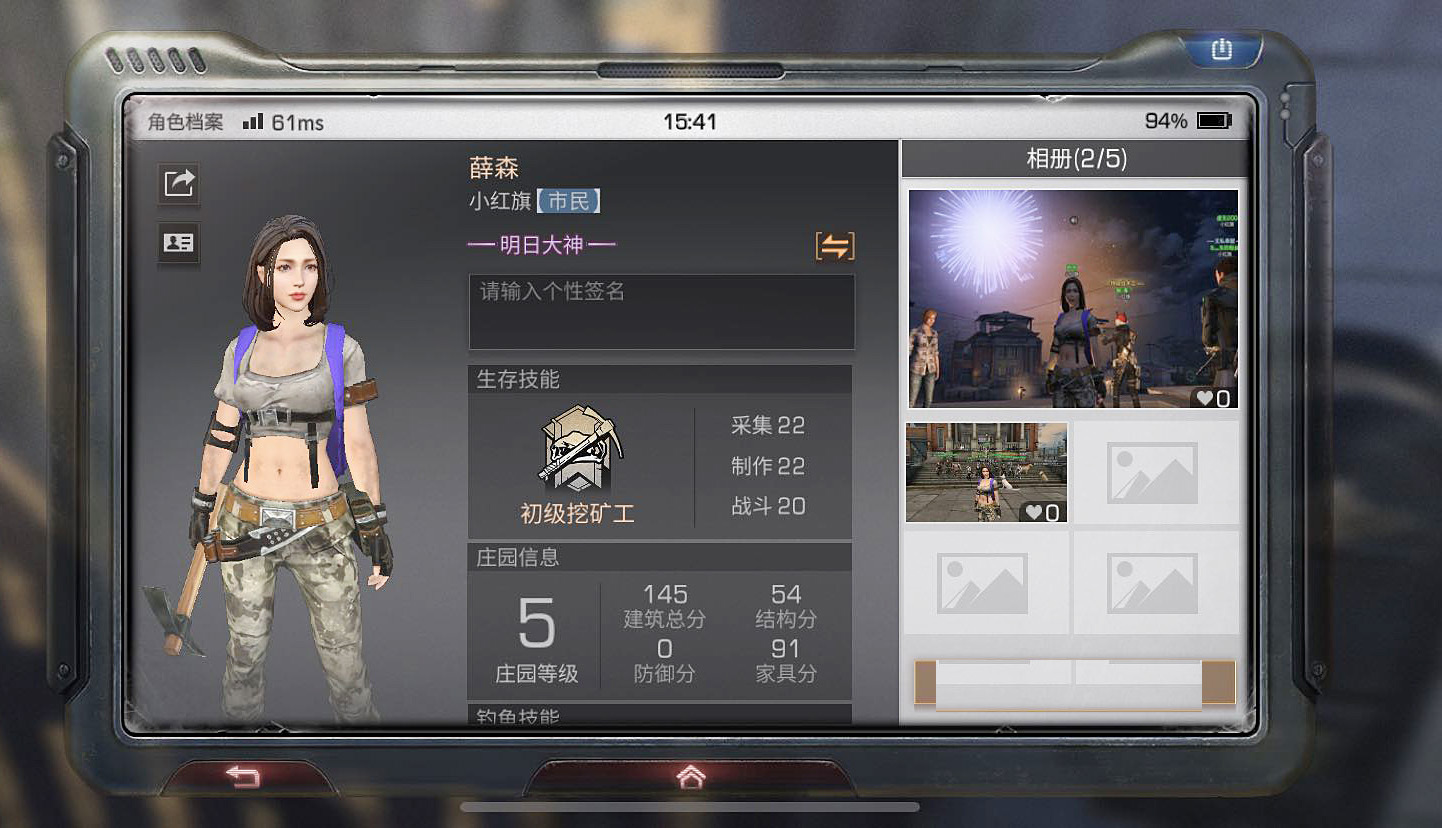
Task: Click the share icon in the left sidebar
Action: click(x=177, y=185)
